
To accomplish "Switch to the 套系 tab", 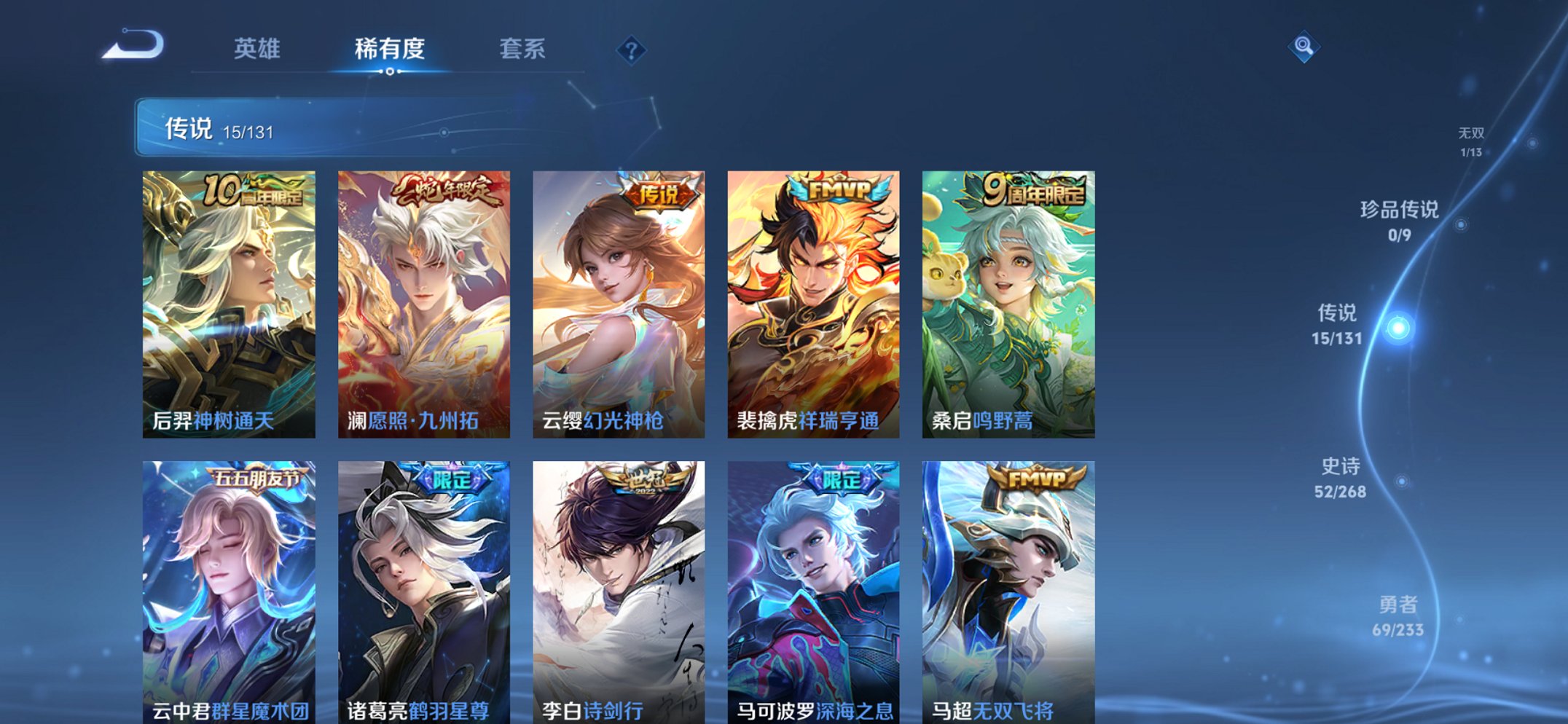I will (524, 48).
